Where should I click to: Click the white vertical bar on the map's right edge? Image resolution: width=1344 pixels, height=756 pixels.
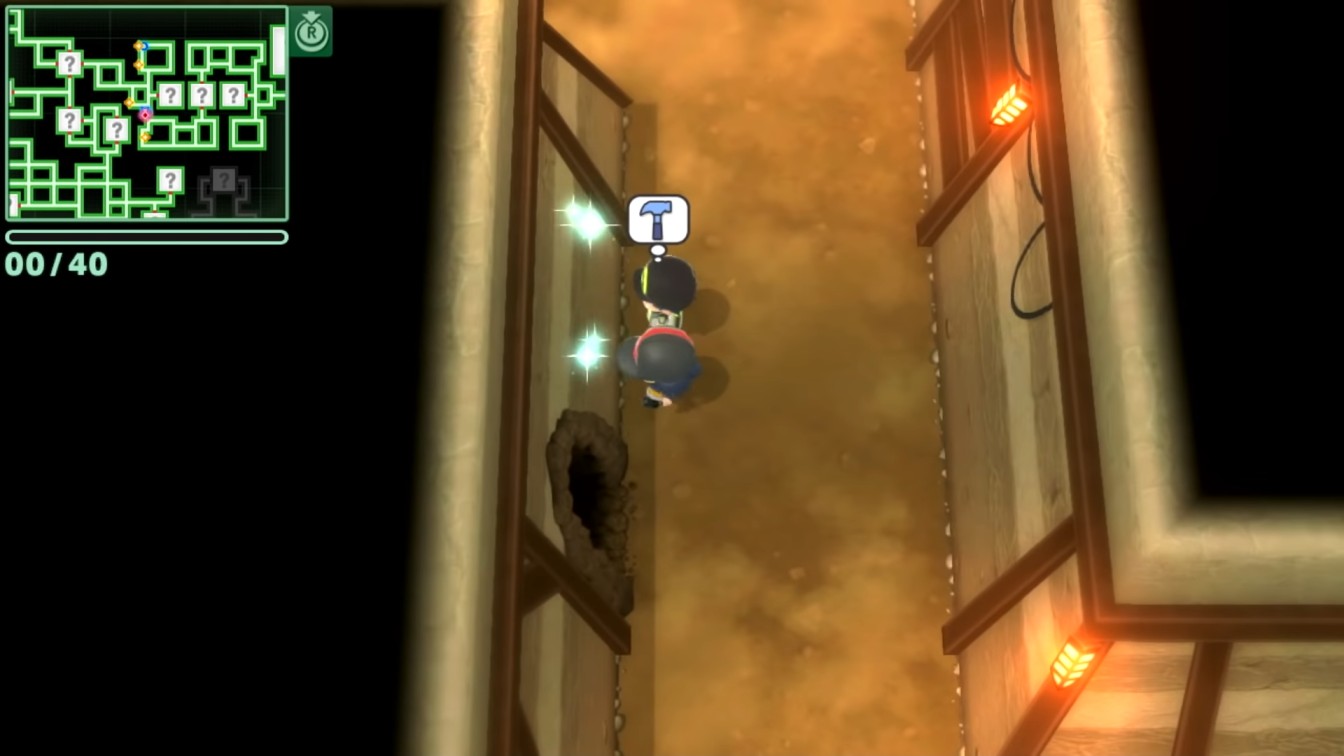(277, 52)
